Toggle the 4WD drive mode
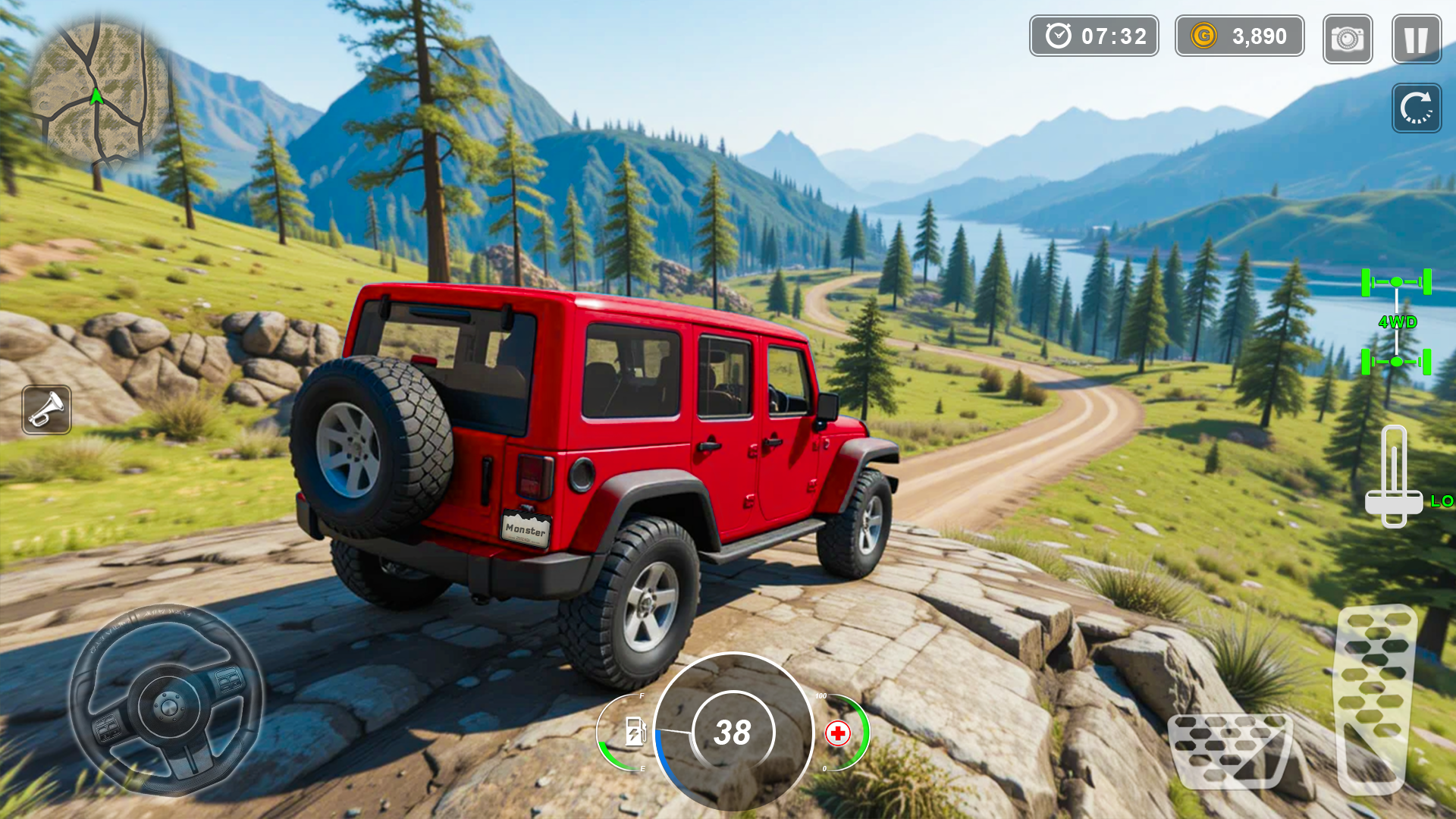 tap(1396, 322)
